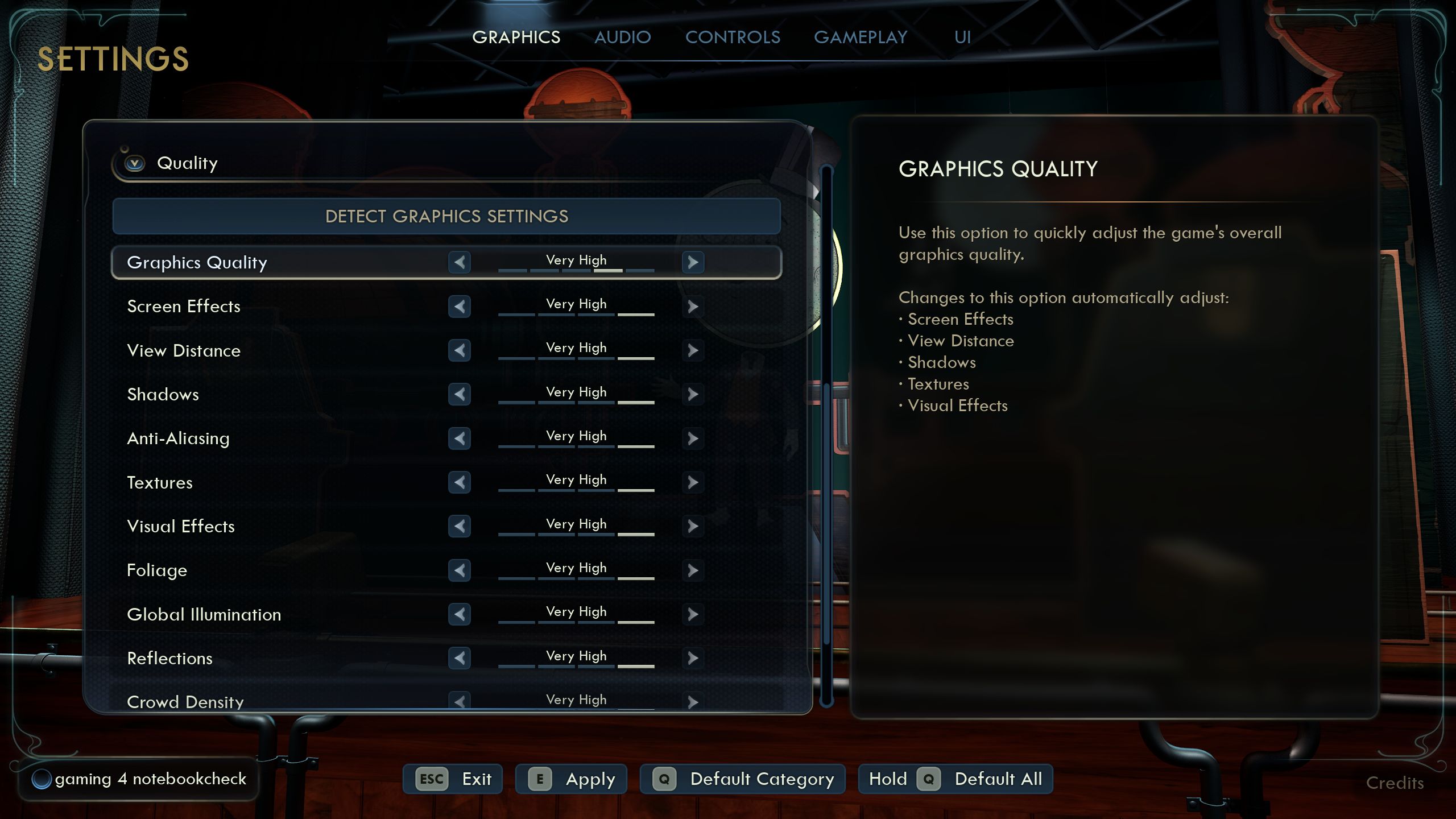The width and height of the screenshot is (1456, 819).
Task: Increase Anti-Aliasing with right arrow
Action: click(x=693, y=439)
